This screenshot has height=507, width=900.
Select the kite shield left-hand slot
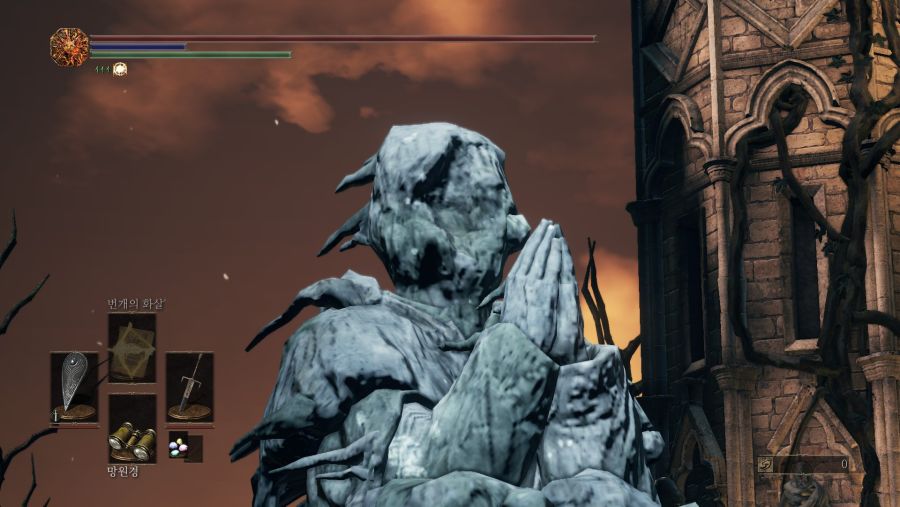(75, 387)
